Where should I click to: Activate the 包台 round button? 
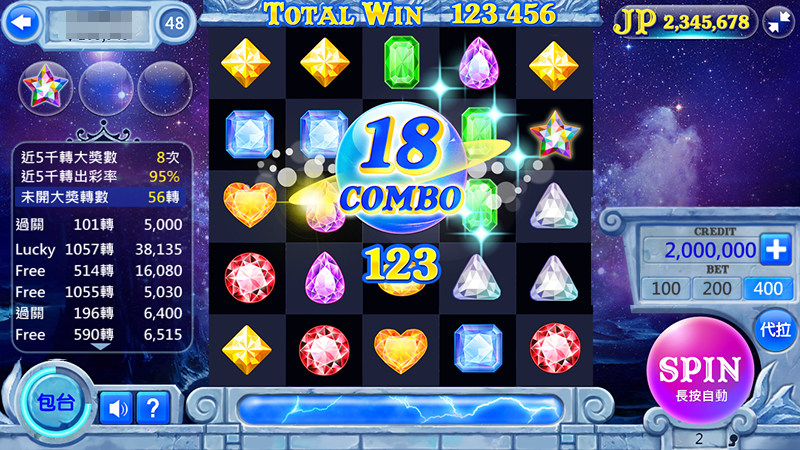[x=54, y=403]
